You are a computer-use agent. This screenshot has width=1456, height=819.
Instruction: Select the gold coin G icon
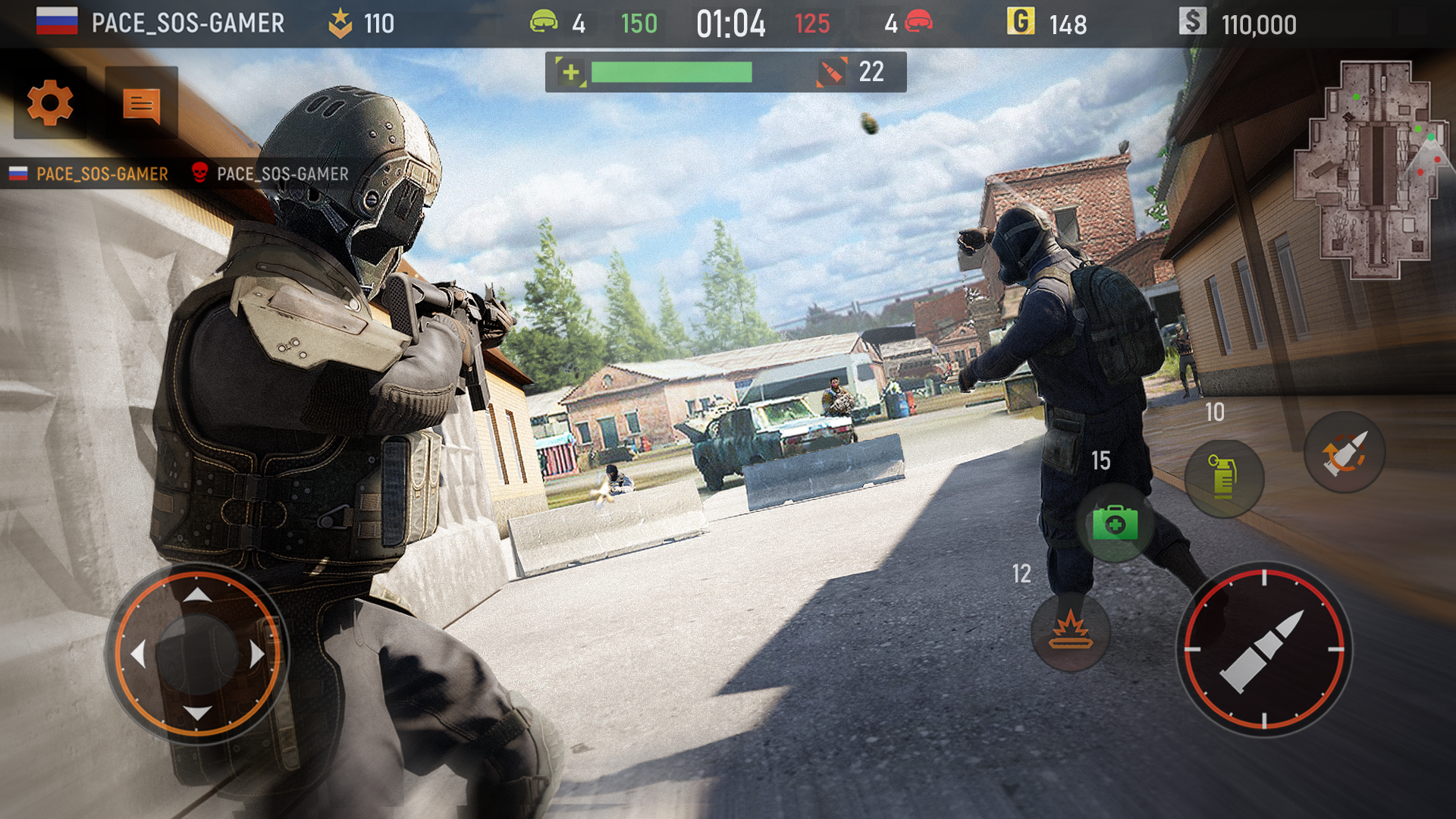coord(1020,23)
